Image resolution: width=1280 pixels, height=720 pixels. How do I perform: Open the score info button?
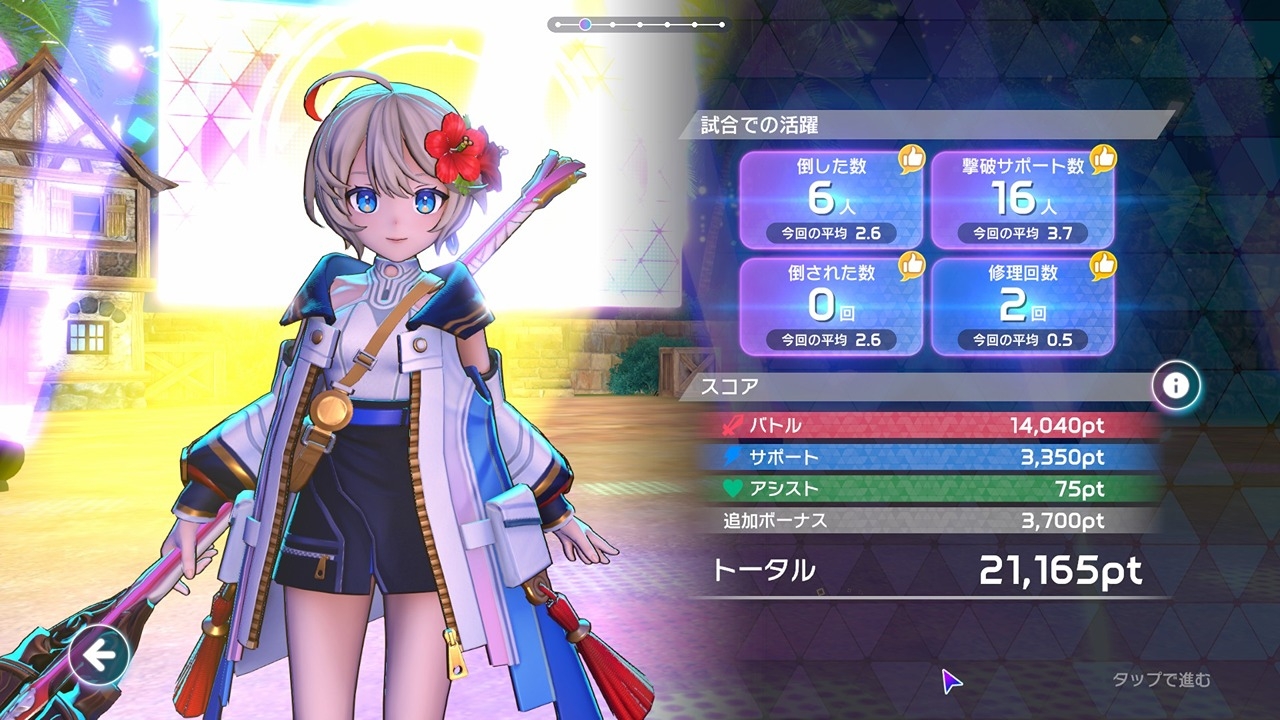click(x=1176, y=386)
